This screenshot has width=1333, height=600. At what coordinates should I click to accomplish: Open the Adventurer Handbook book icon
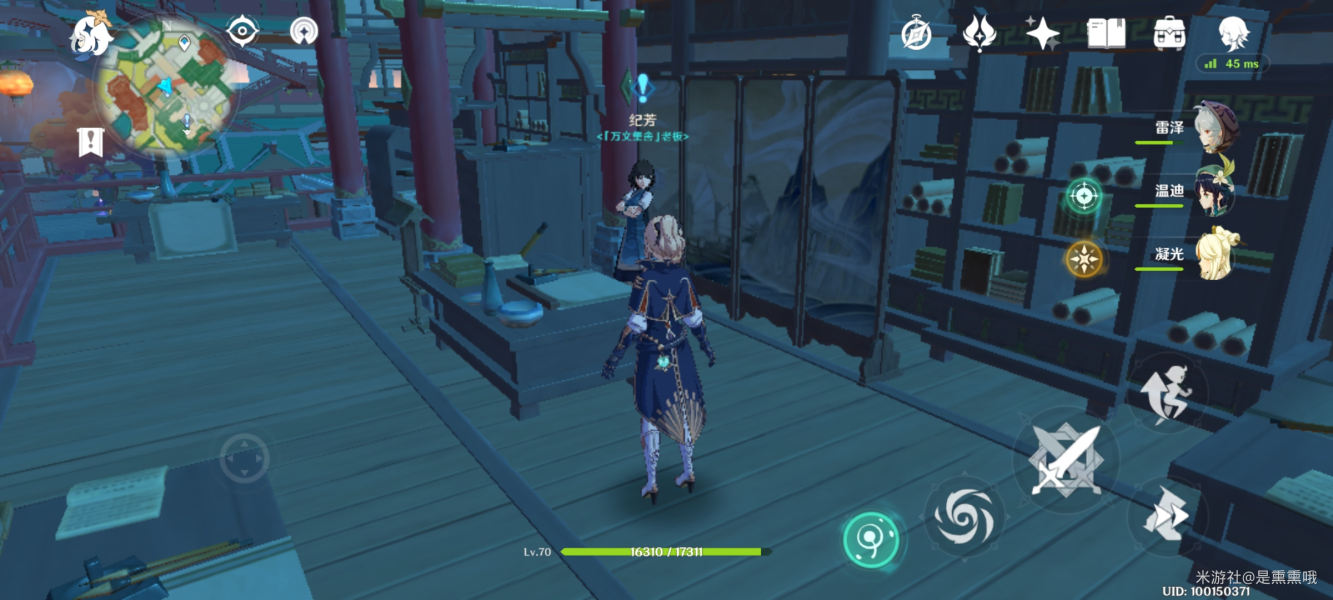click(x=1106, y=34)
